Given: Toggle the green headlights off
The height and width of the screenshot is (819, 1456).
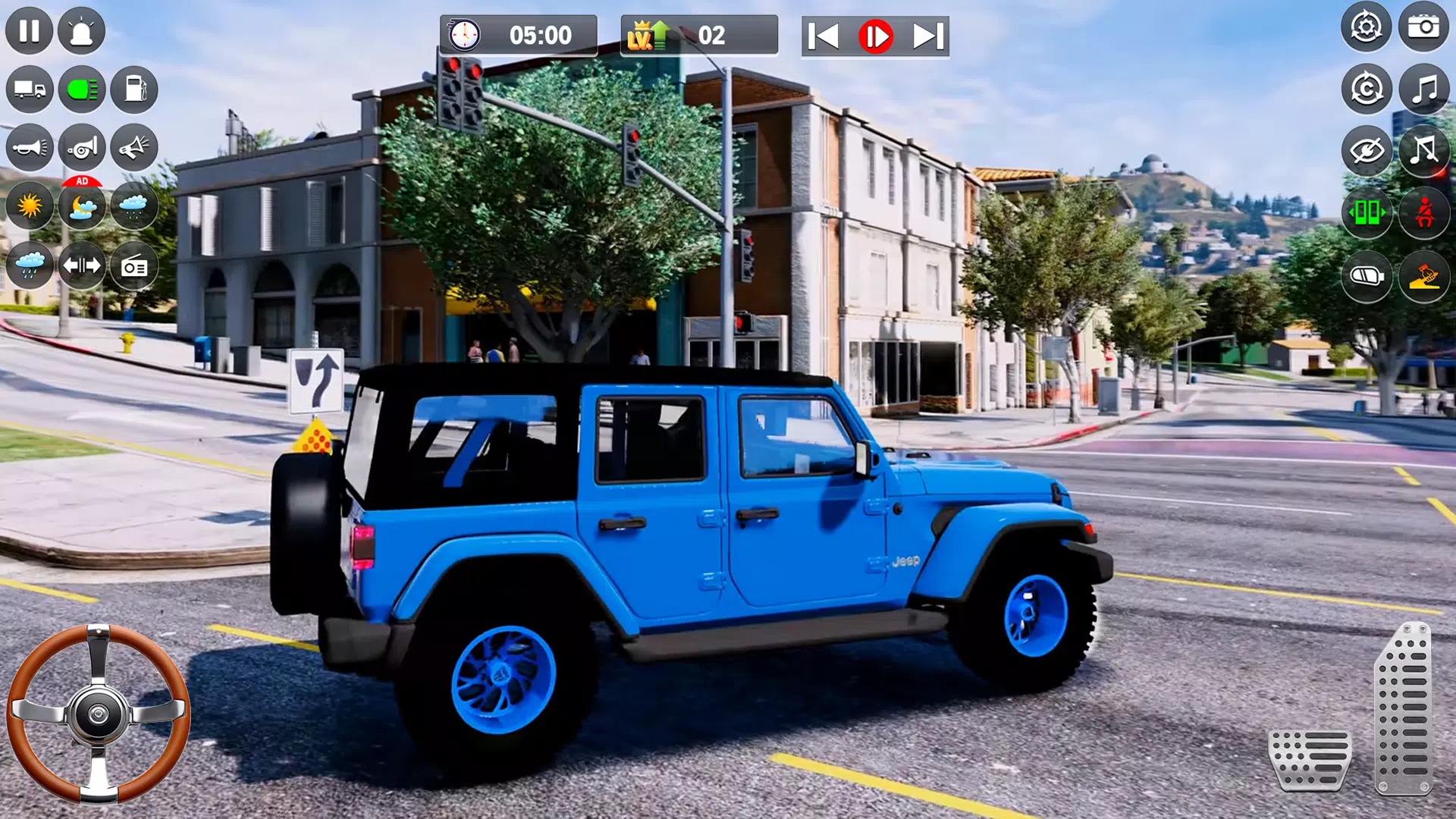Looking at the screenshot, I should pyautogui.click(x=82, y=89).
